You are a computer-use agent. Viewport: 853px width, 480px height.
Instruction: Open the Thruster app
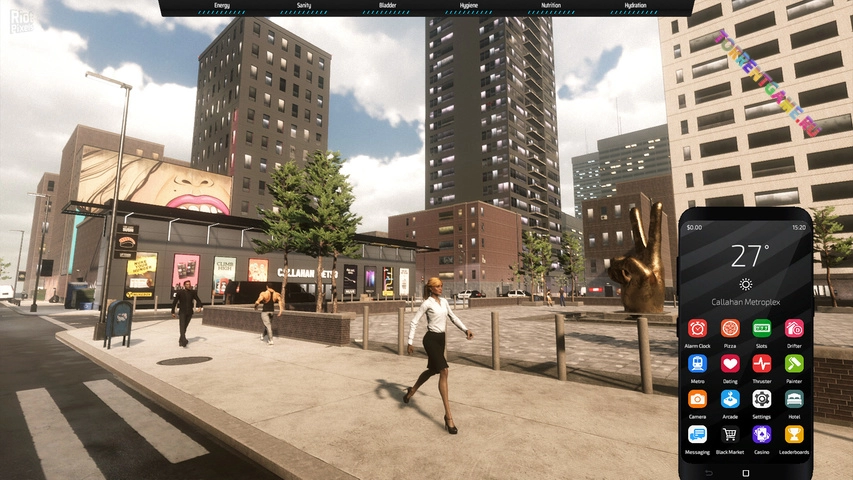point(762,364)
